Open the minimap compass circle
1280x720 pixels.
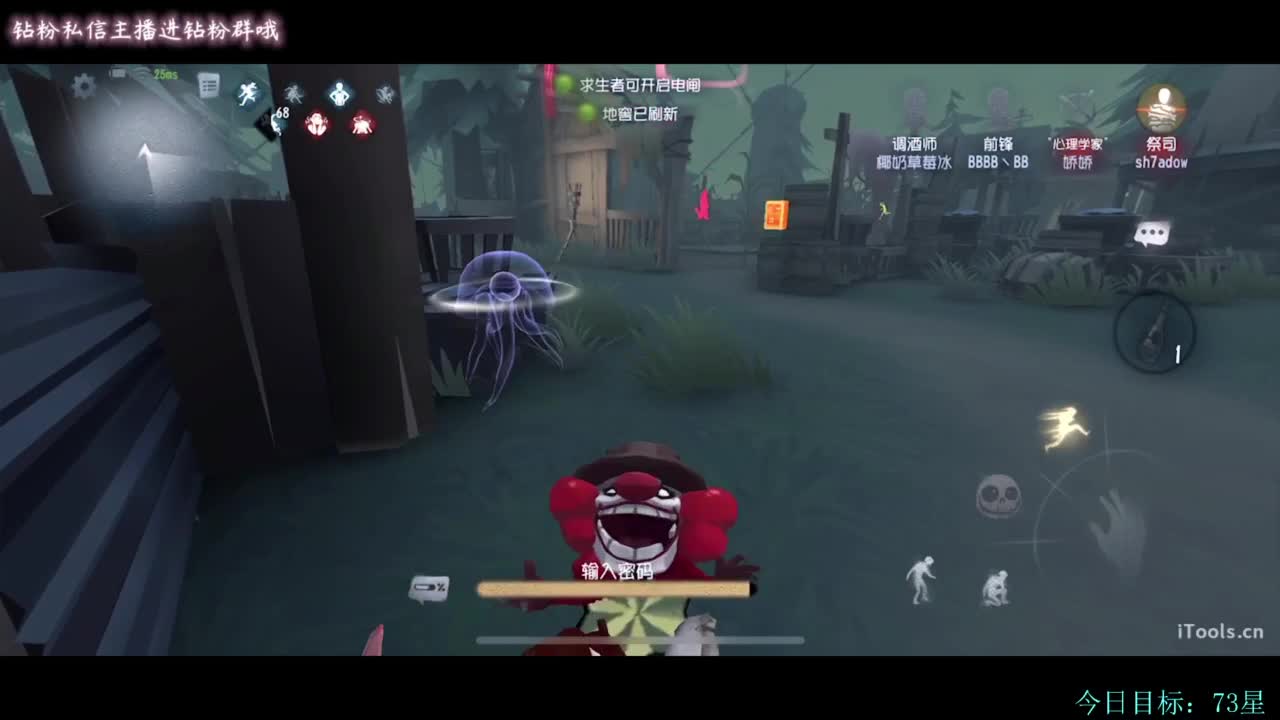point(1155,332)
